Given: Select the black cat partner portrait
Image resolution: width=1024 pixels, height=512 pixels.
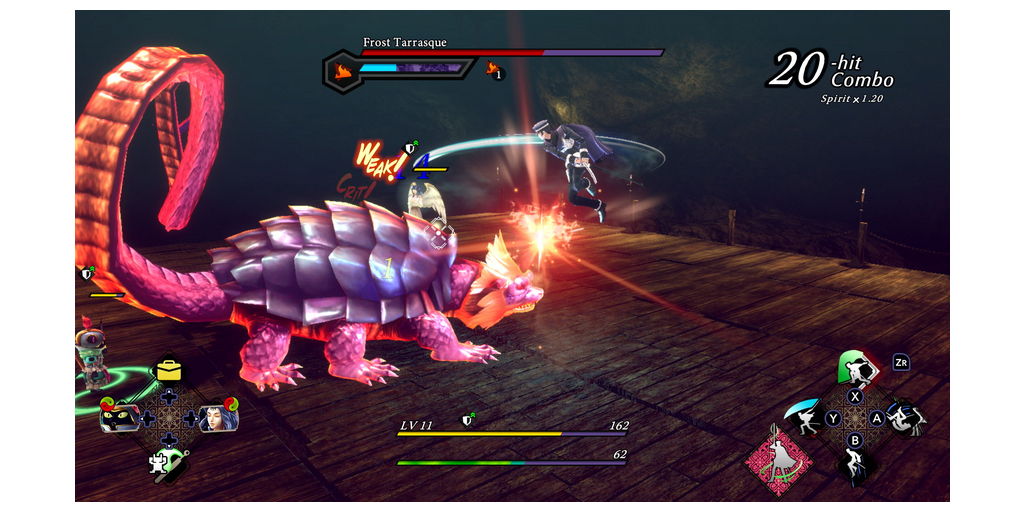Looking at the screenshot, I should click(x=120, y=417).
